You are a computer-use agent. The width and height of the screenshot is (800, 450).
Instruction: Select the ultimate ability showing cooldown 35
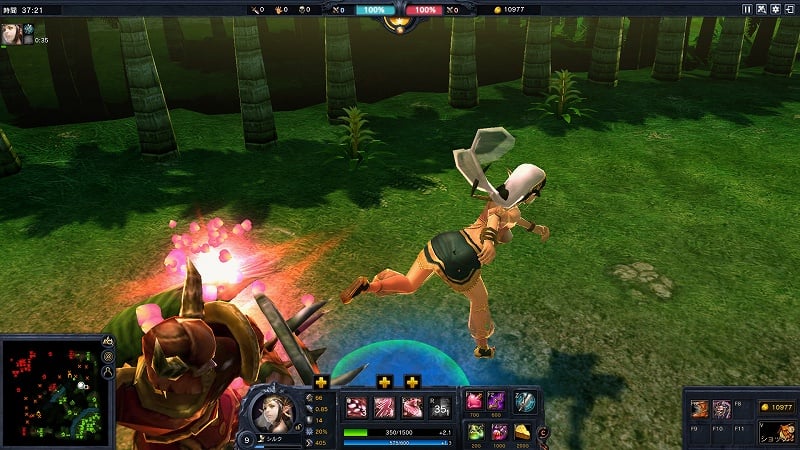pos(440,408)
